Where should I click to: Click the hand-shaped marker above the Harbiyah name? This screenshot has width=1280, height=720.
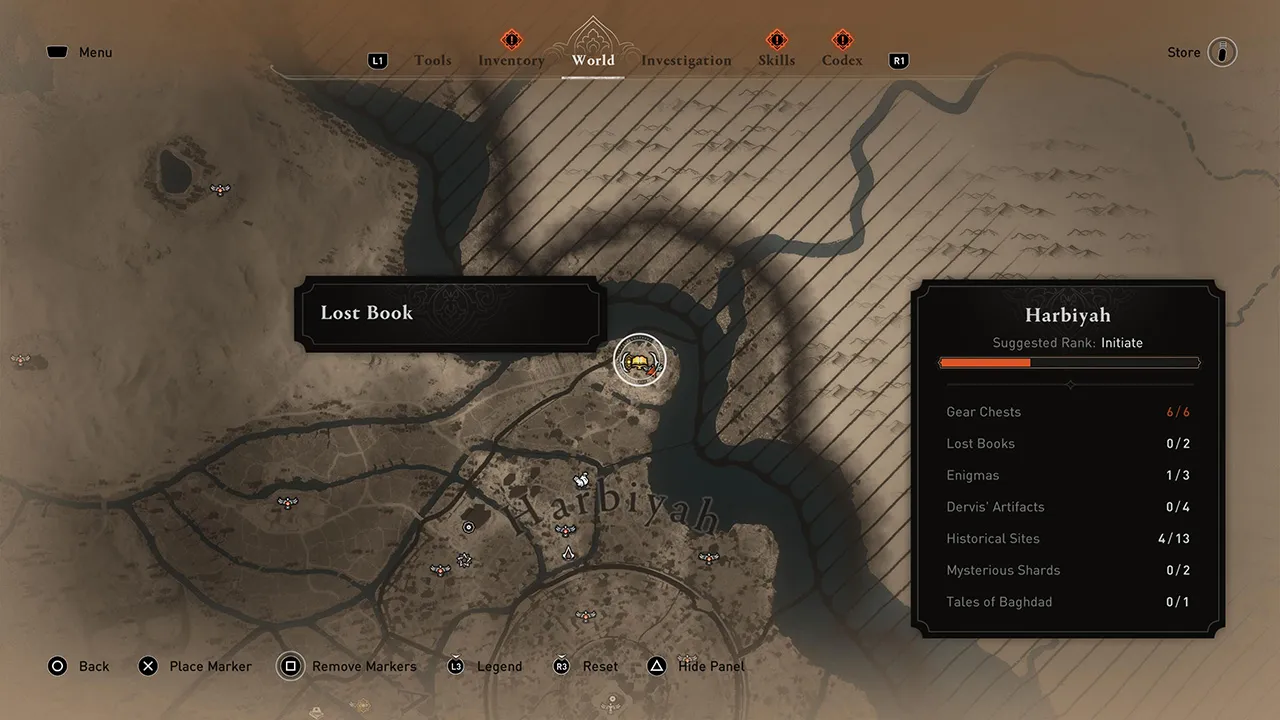(579, 478)
